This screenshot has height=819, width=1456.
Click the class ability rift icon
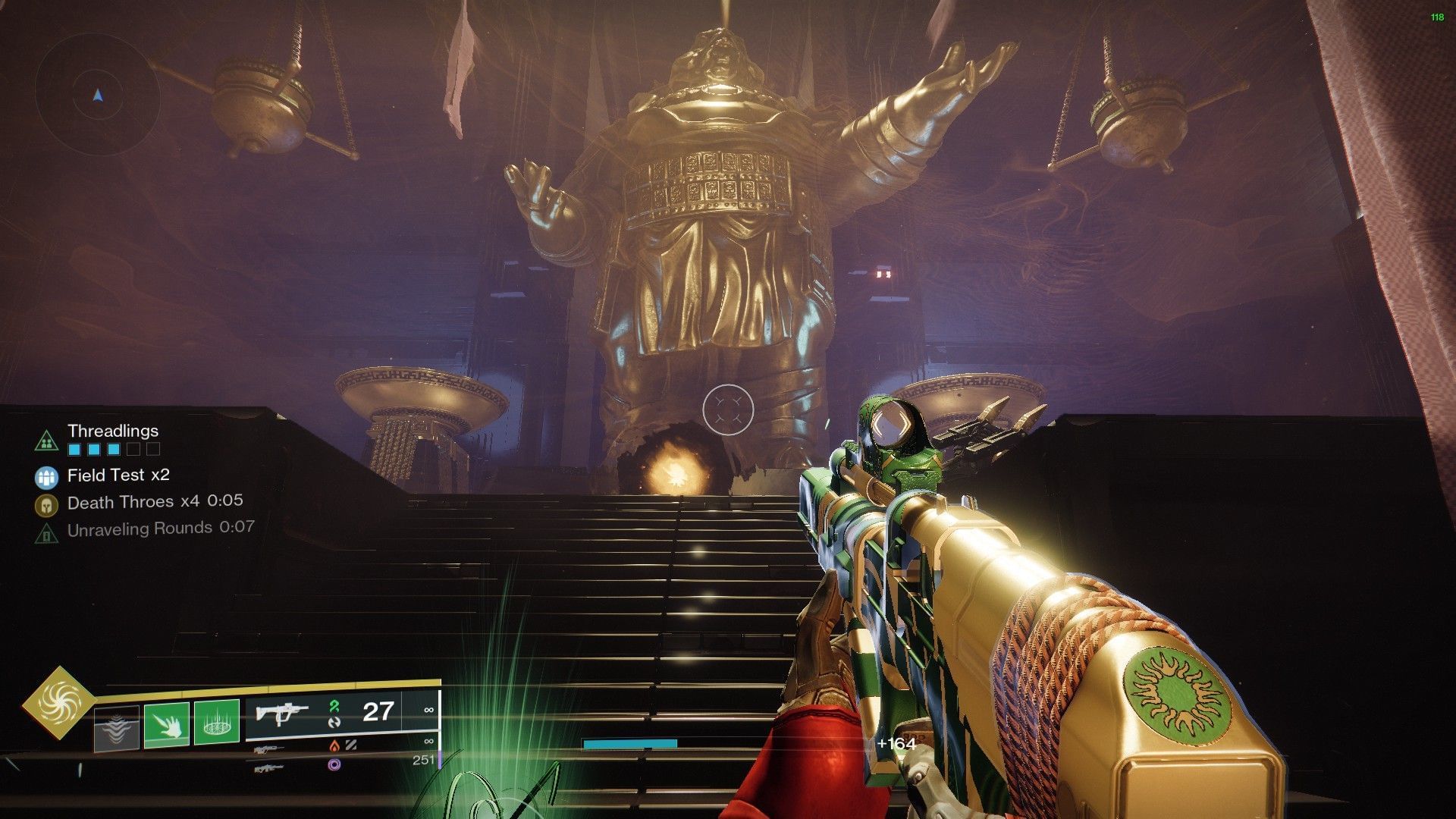point(116,727)
